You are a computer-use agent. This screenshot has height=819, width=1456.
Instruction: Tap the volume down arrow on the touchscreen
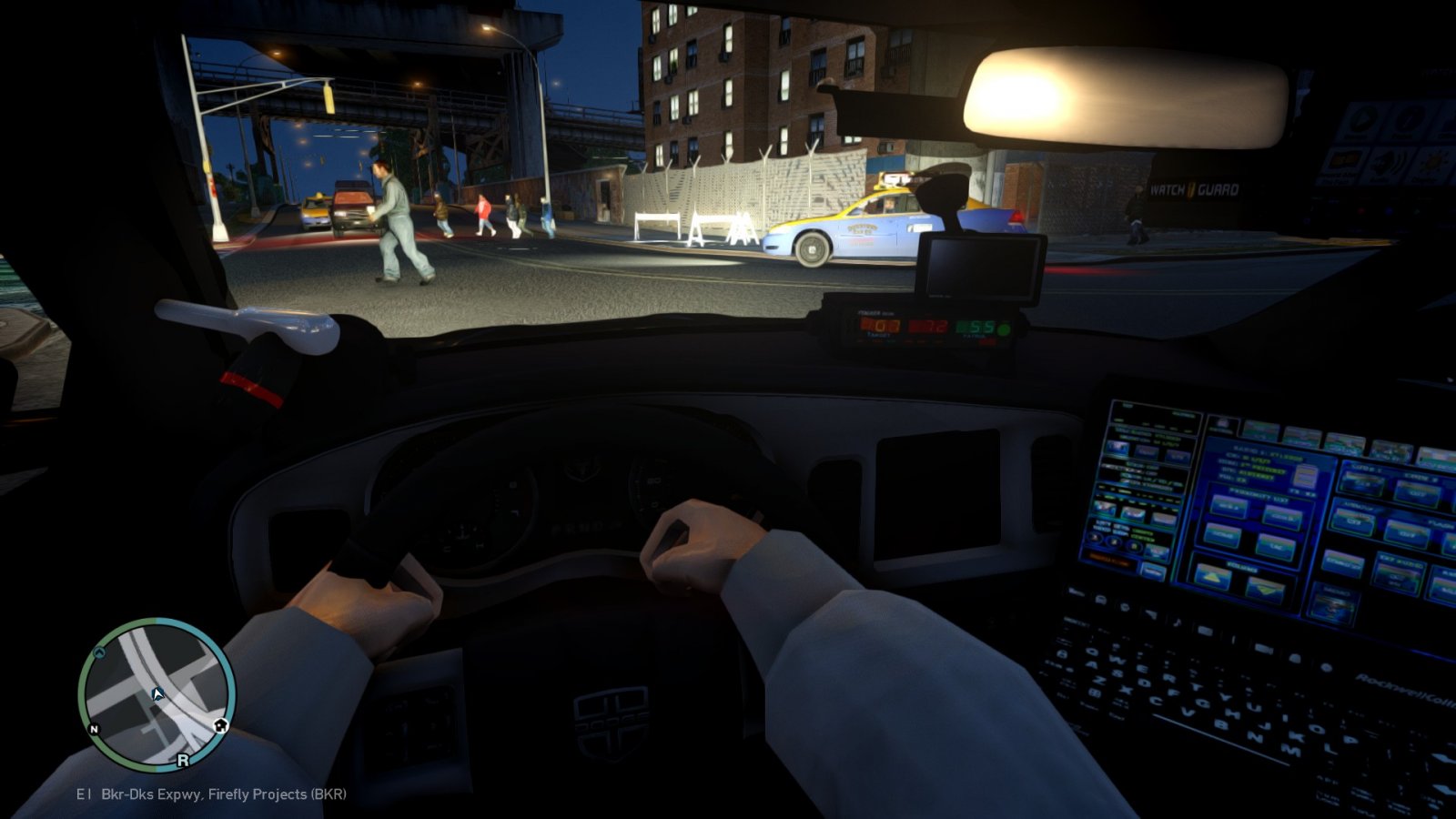[1266, 590]
